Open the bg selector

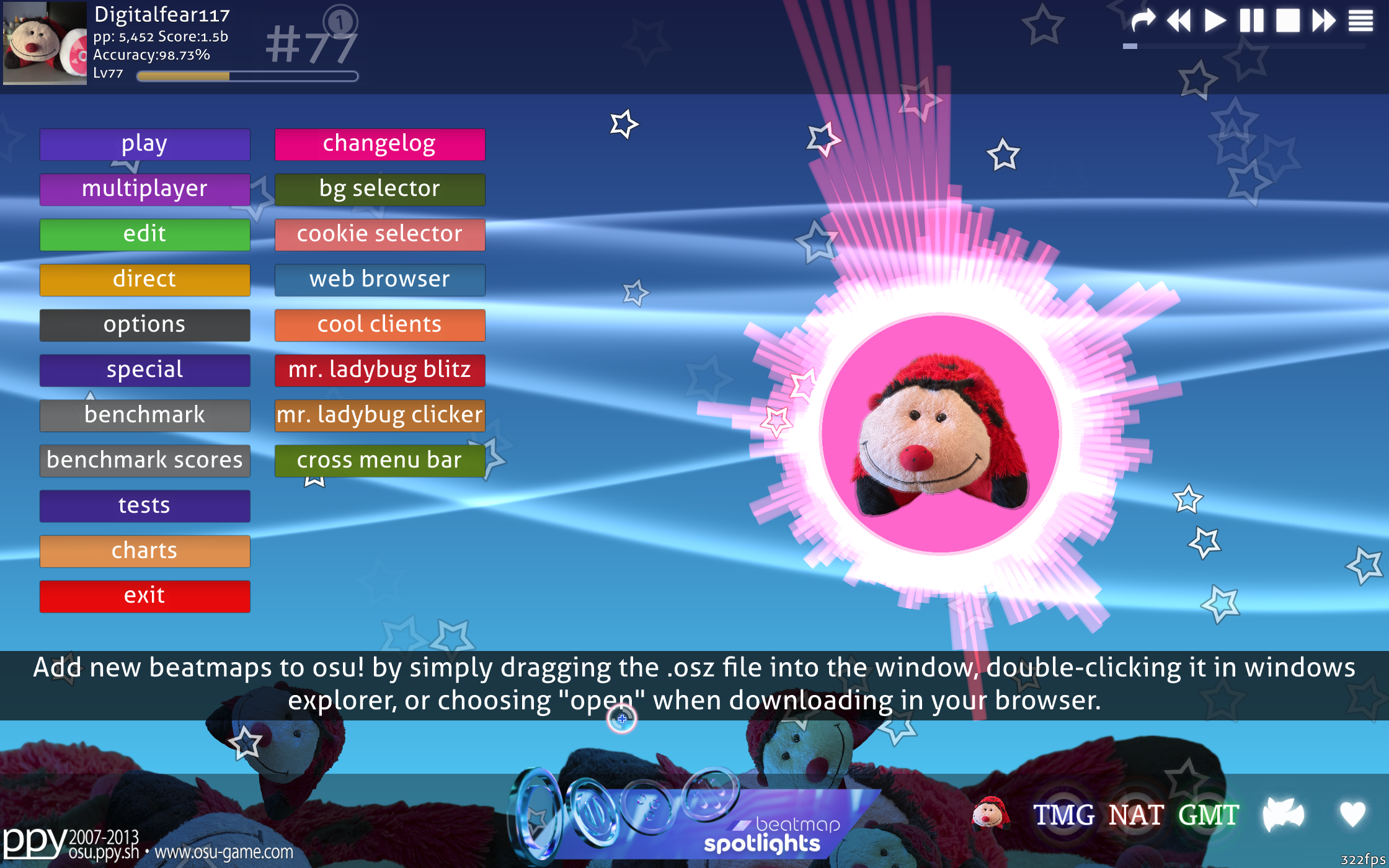pos(379,189)
